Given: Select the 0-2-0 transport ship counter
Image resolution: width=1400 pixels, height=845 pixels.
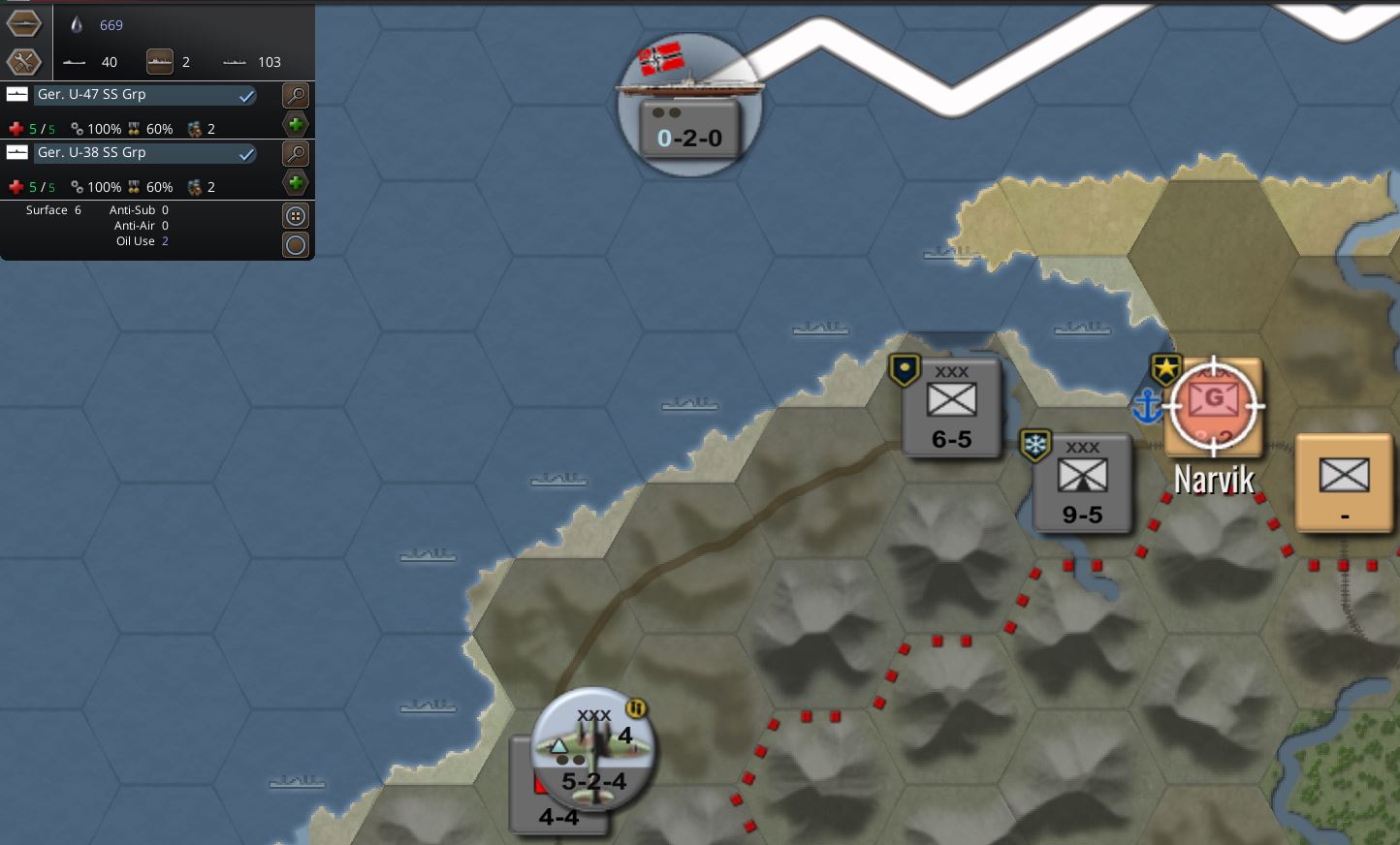Looking at the screenshot, I should [688, 126].
